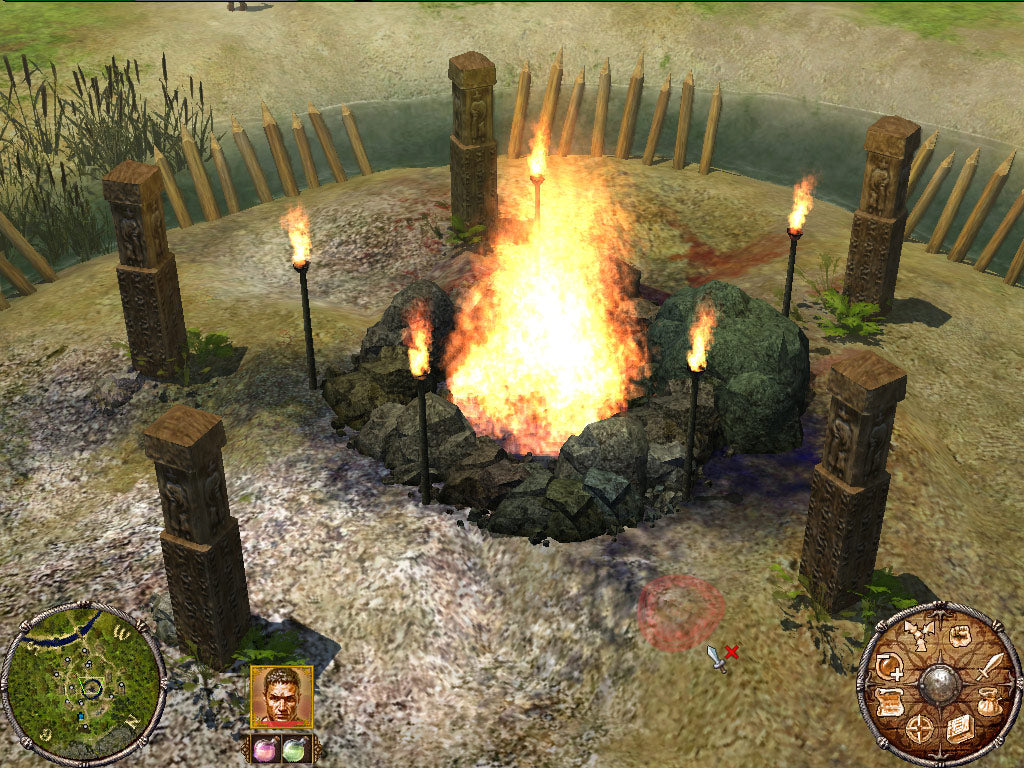Open the pouch bag icon

pos(987,705)
